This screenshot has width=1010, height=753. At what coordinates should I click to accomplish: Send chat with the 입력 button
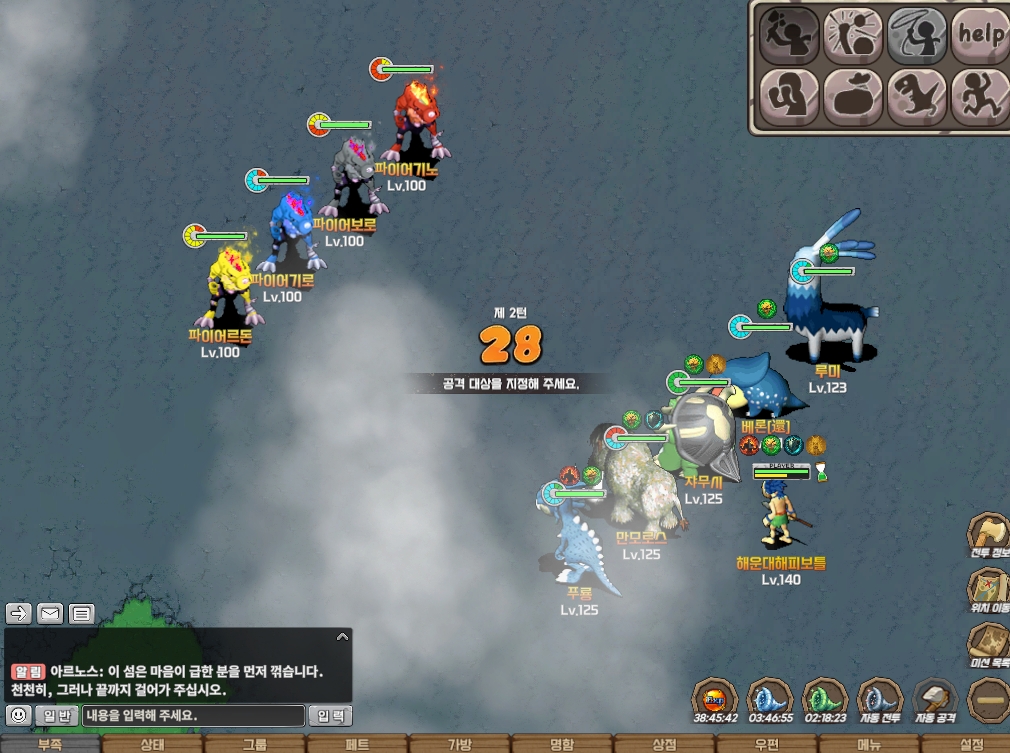pos(330,716)
